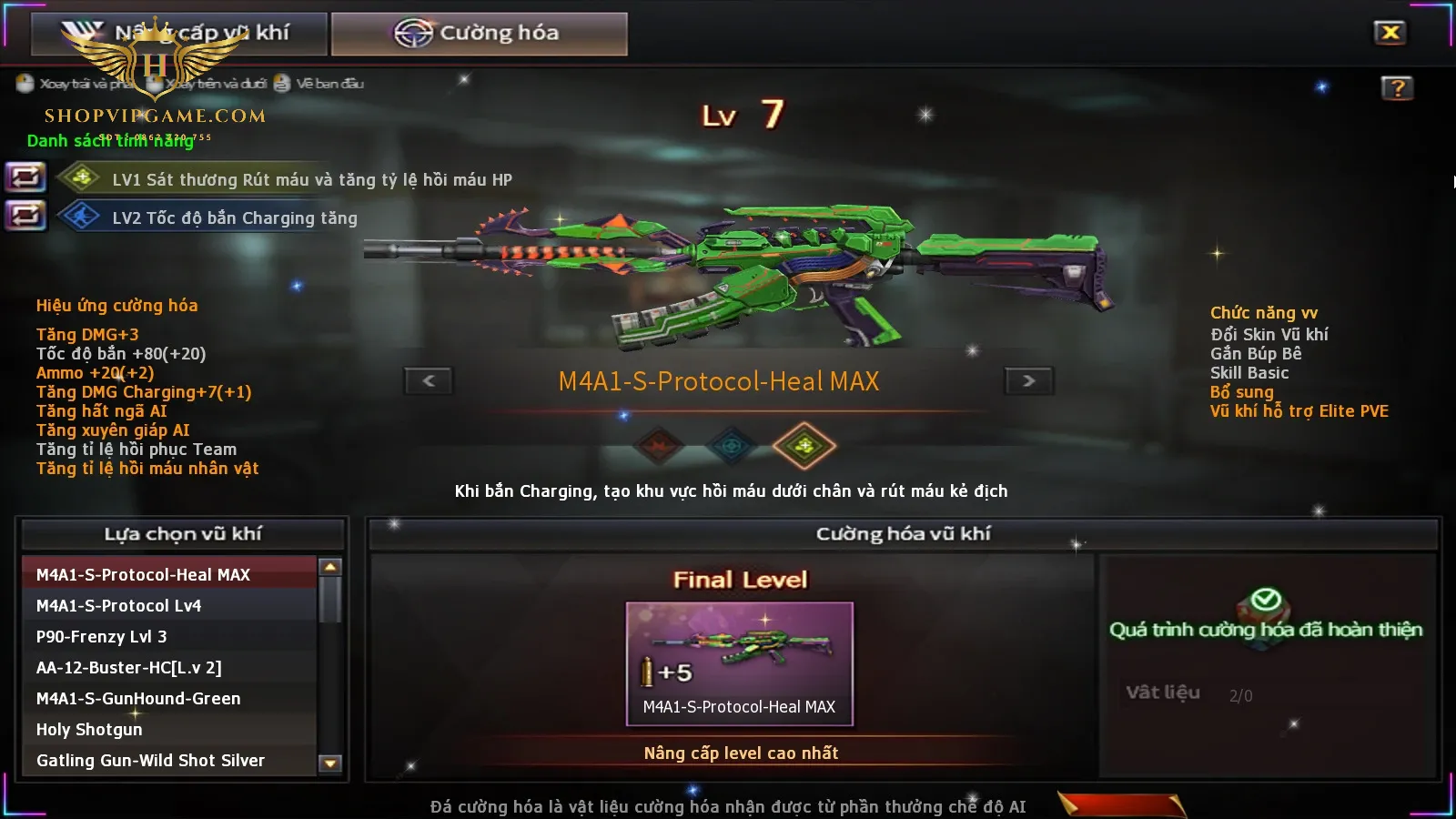This screenshot has height=819, width=1456.
Task: Select M4A1-S-Protocol-Heal MAX in weapon list
Action: (169, 575)
